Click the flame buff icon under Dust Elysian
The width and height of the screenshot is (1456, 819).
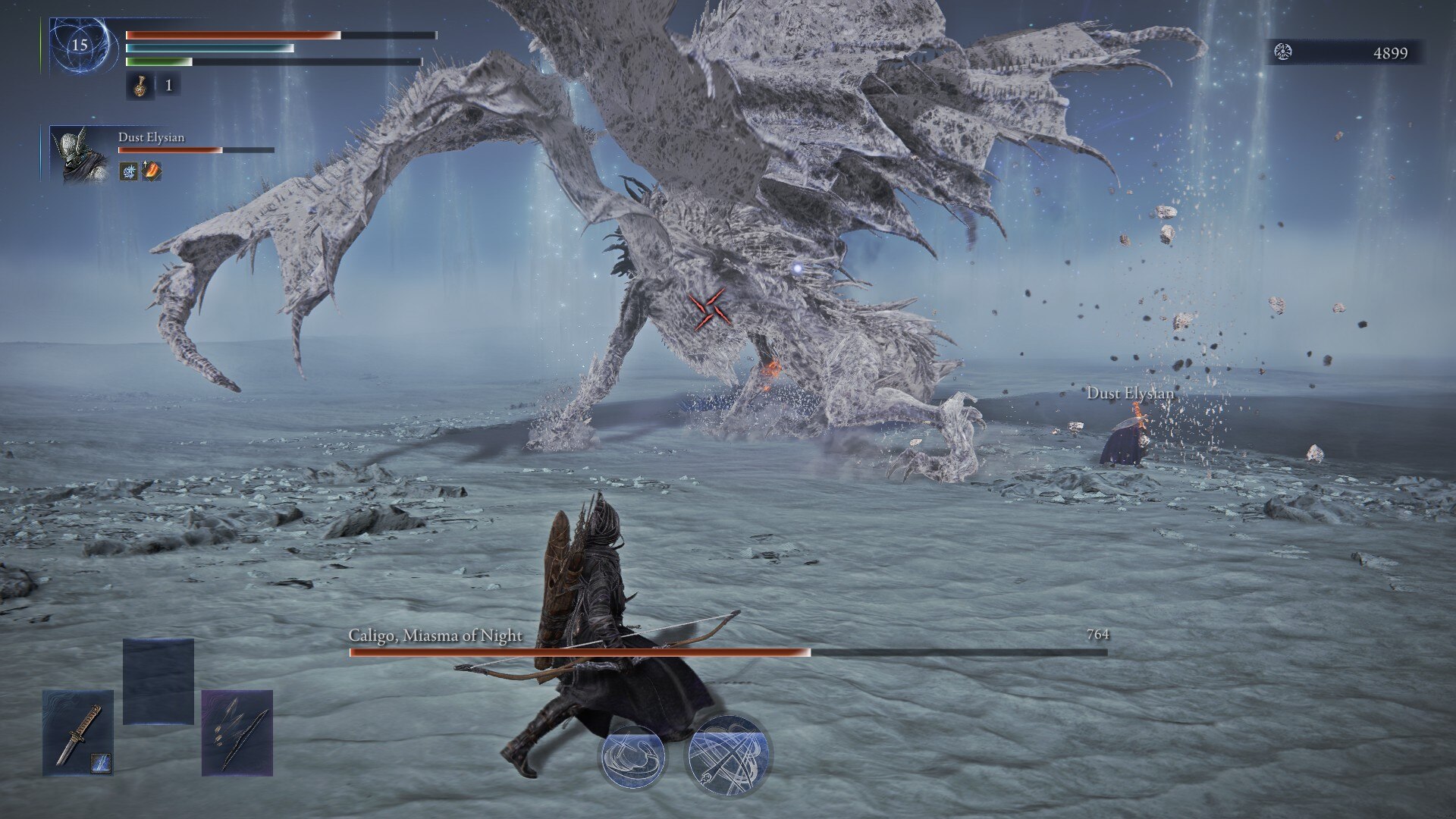pyautogui.click(x=152, y=171)
